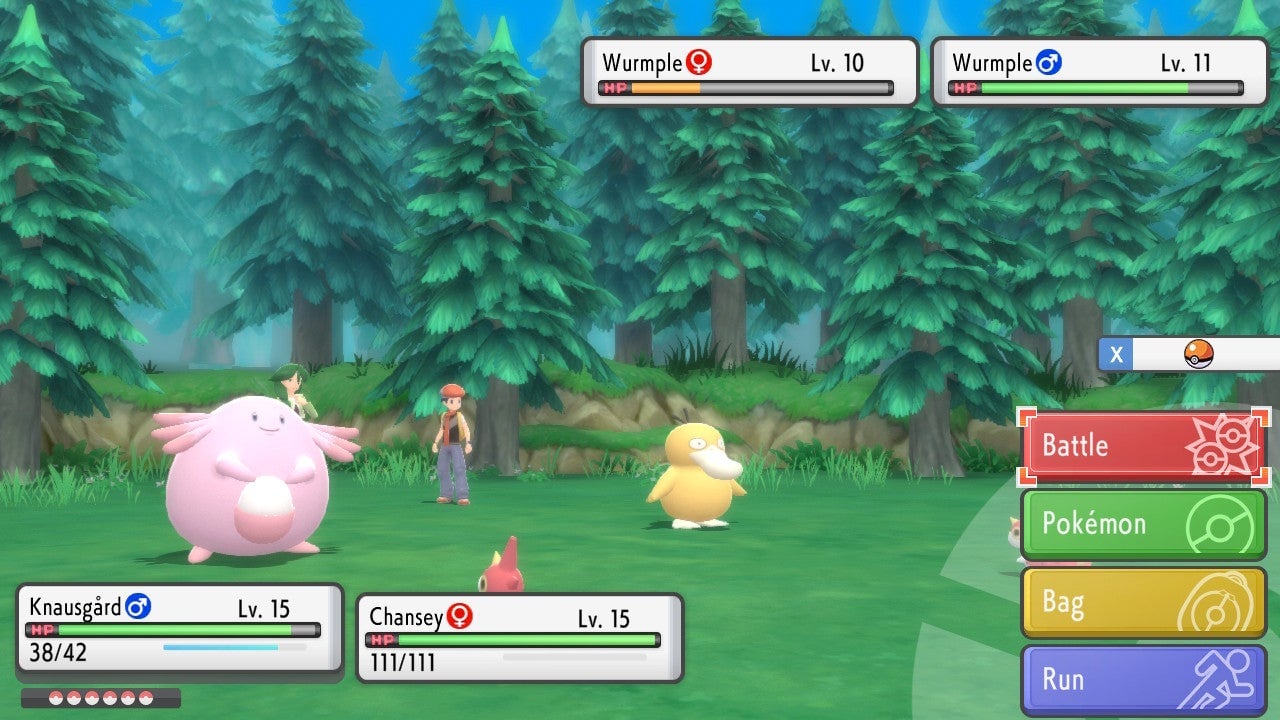Click the X shortcut key badge
The image size is (1280, 720).
coord(1115,354)
